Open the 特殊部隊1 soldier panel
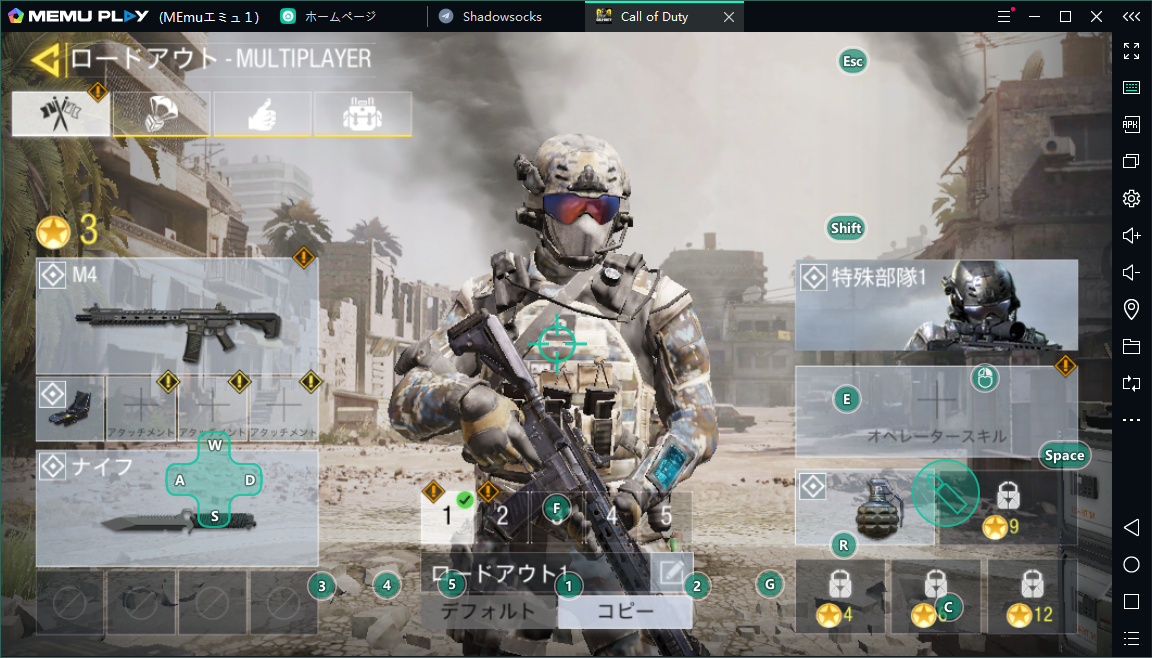The height and width of the screenshot is (658, 1152). 936,304
